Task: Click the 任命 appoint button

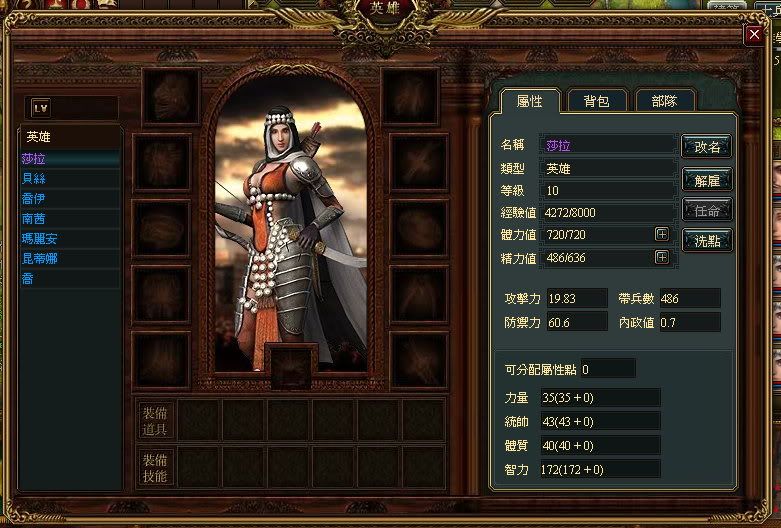Action: [707, 211]
